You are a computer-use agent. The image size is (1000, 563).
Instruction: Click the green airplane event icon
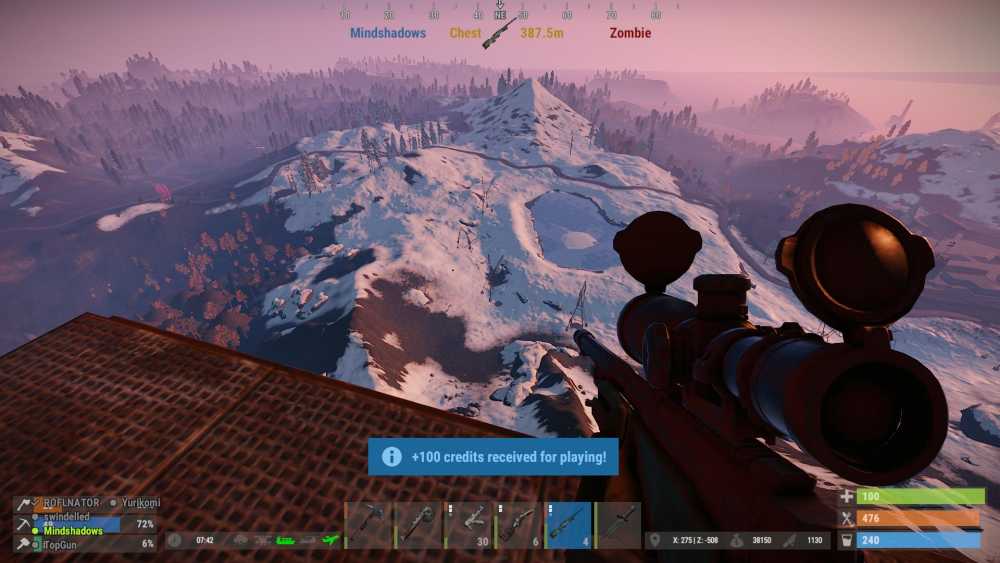tap(331, 540)
